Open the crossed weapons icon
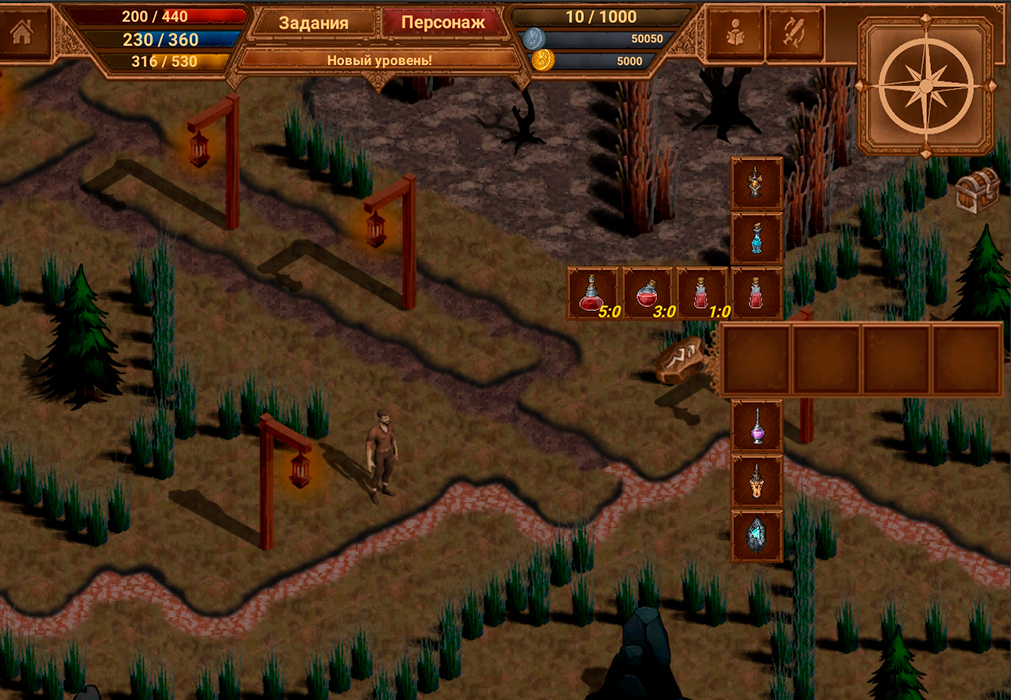Image resolution: width=1011 pixels, height=700 pixels. coord(795,34)
